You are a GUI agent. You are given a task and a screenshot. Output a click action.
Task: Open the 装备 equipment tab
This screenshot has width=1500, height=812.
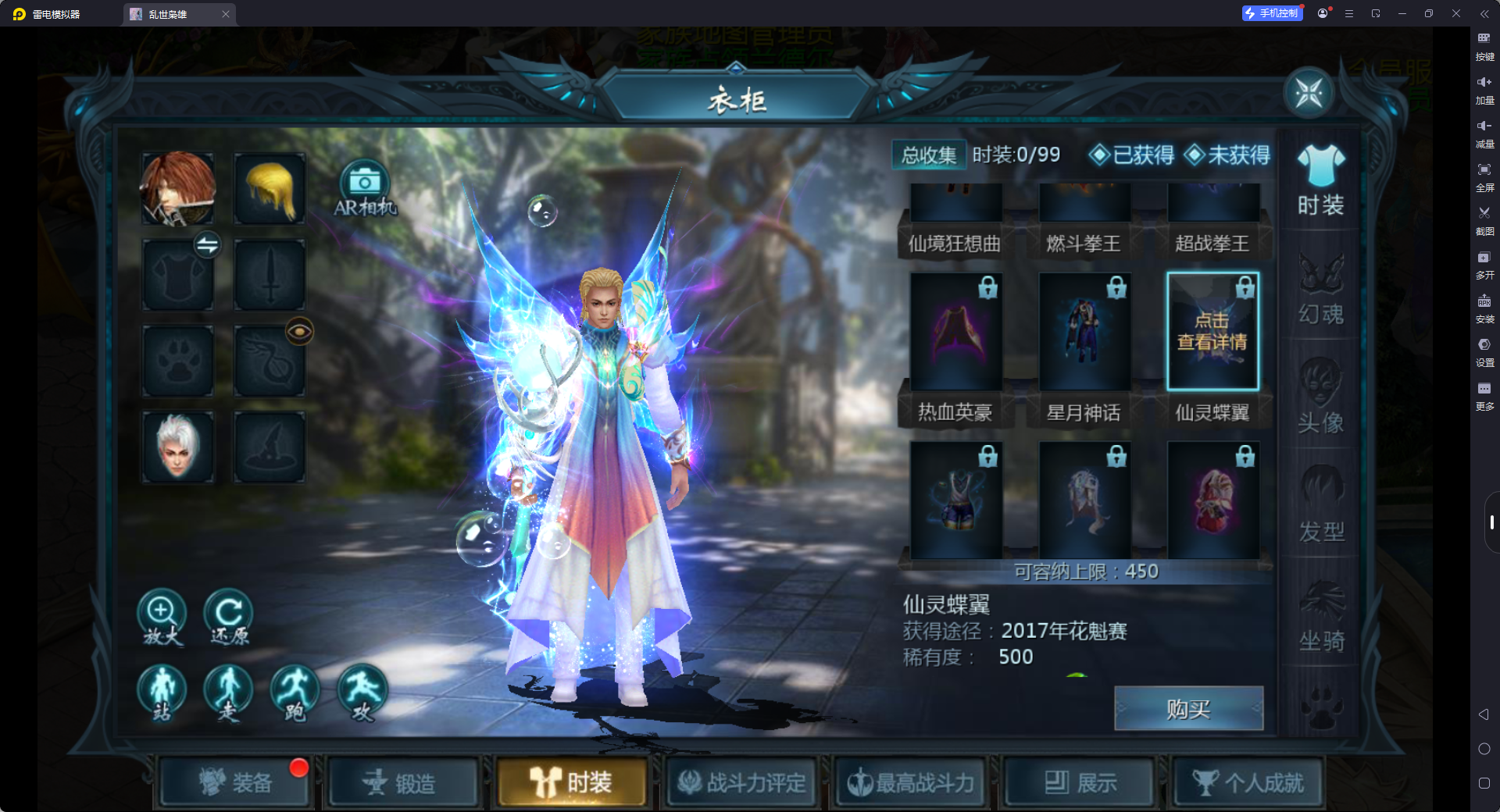236,782
